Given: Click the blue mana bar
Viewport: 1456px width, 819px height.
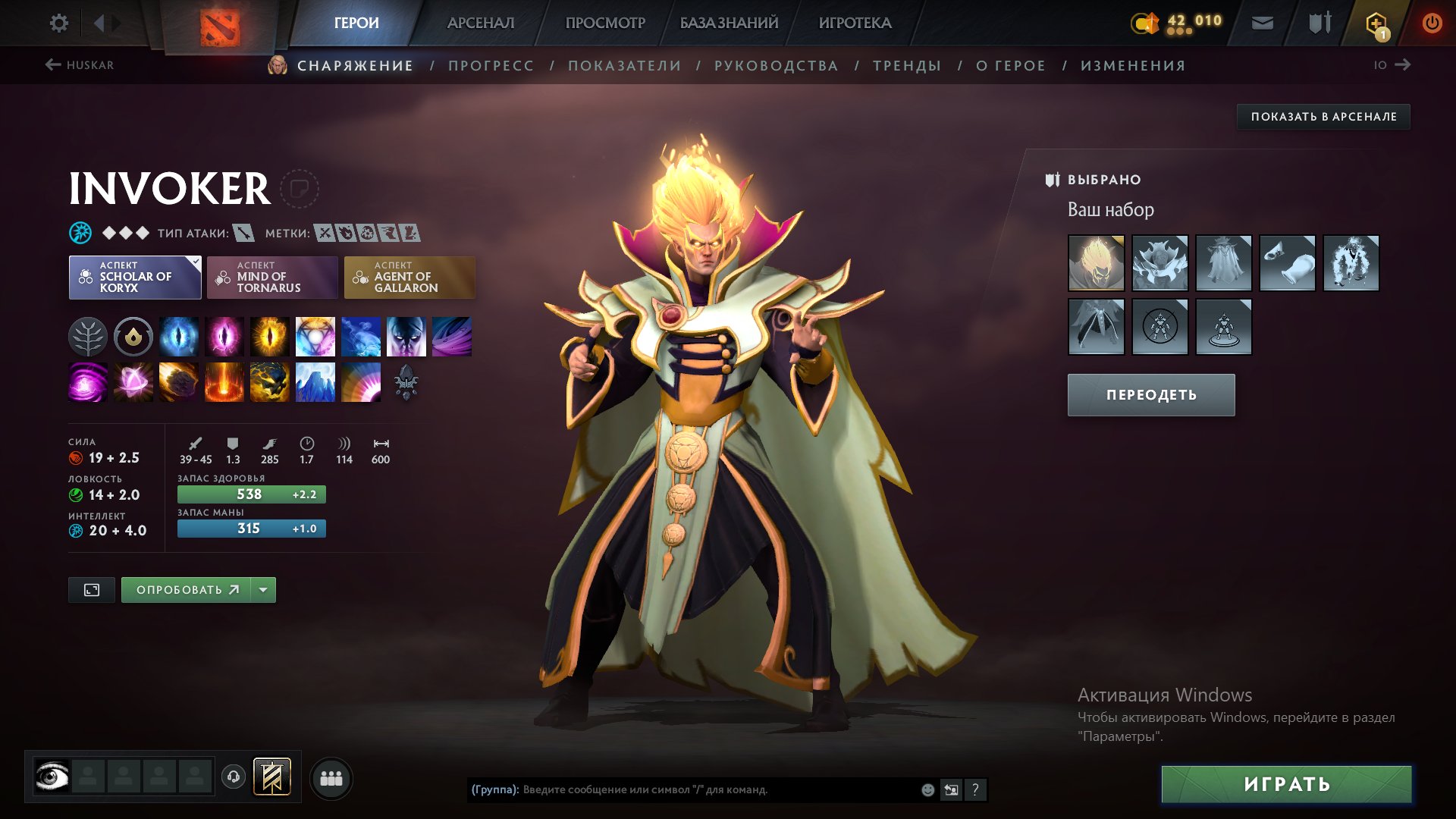Looking at the screenshot, I should click(251, 529).
